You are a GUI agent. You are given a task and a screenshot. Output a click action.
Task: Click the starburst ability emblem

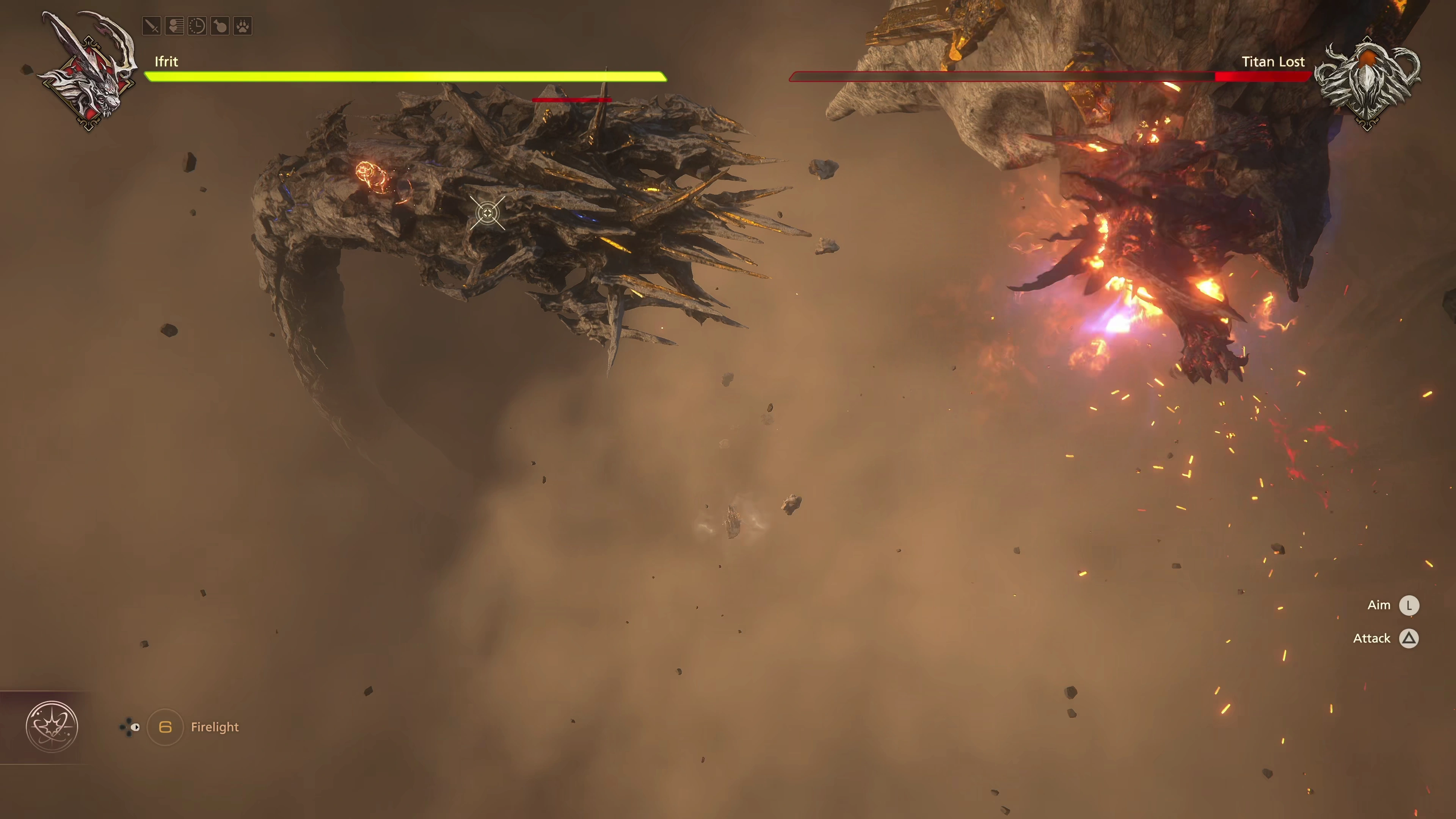pos(52,727)
